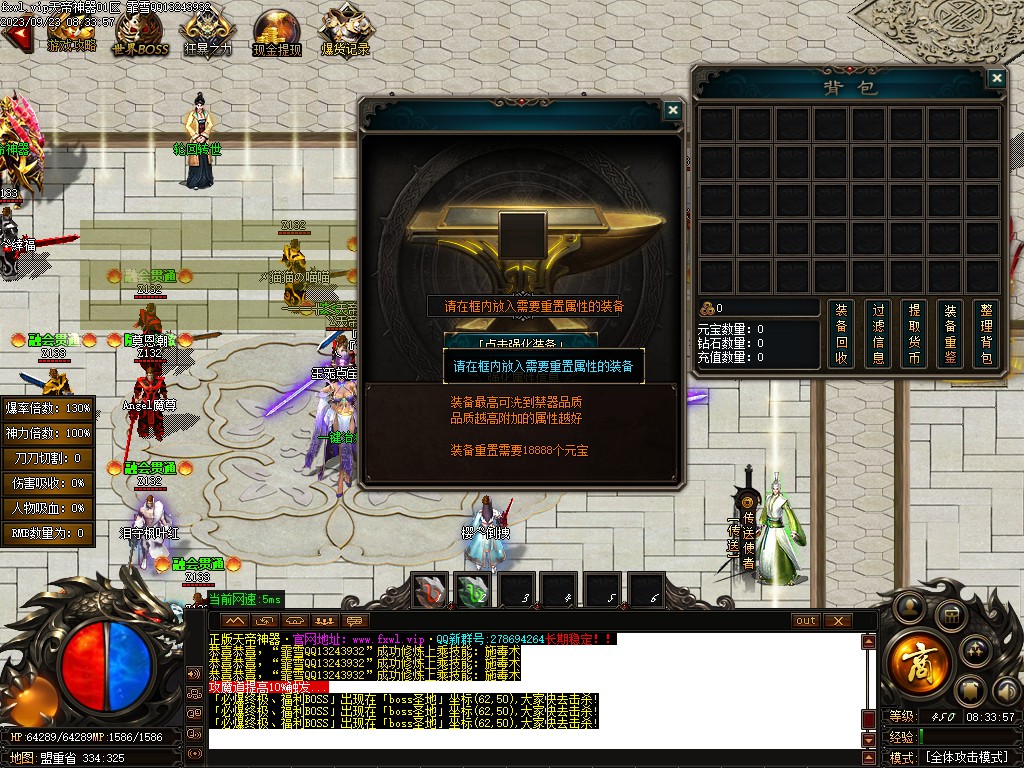Sort bag with 整理背包 button
Screen dimensions: 1024x768
[987, 334]
